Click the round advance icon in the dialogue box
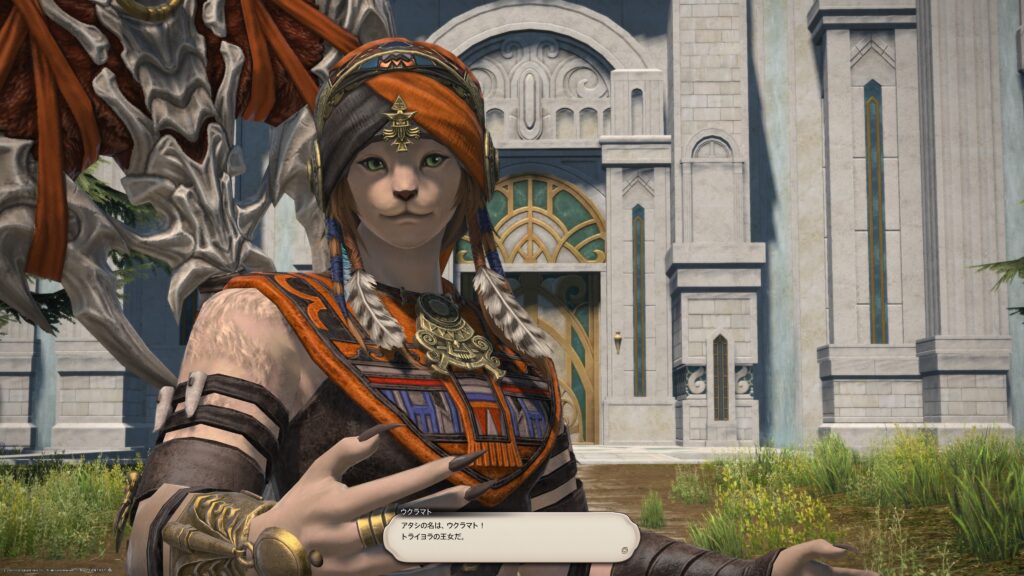The height and width of the screenshot is (576, 1024). pyautogui.click(x=624, y=548)
